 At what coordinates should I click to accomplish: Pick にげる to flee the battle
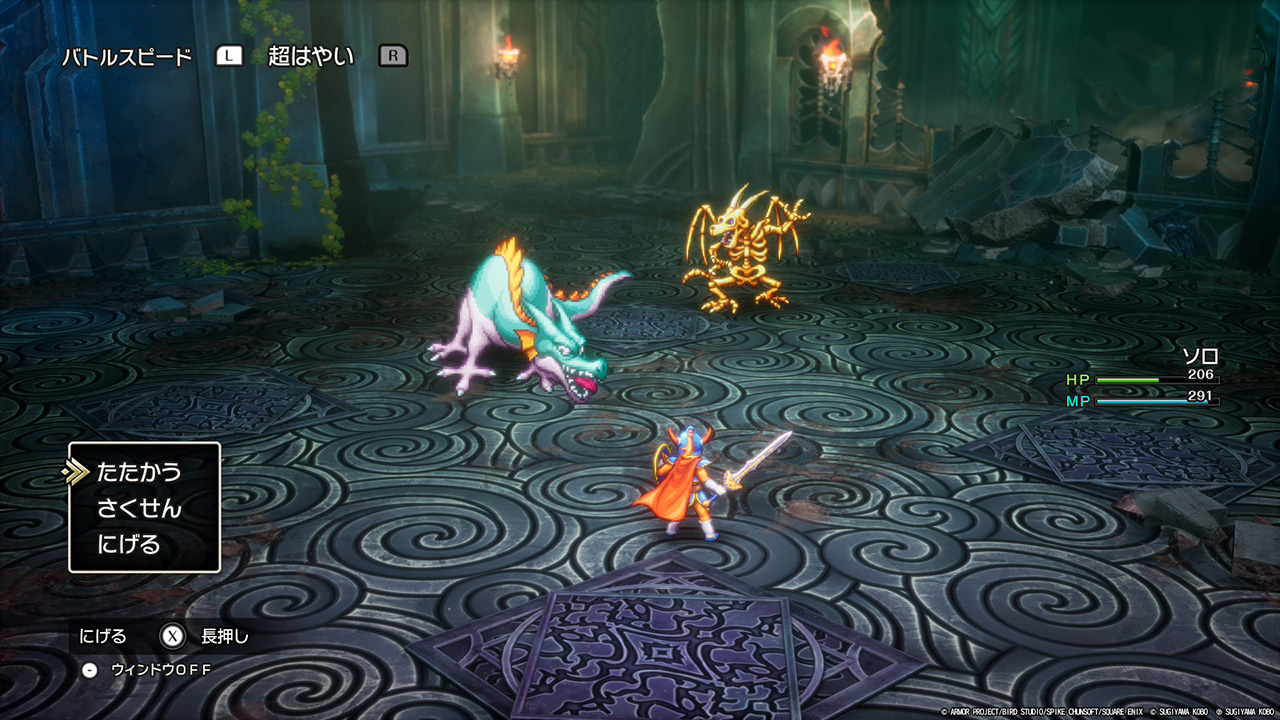(129, 545)
